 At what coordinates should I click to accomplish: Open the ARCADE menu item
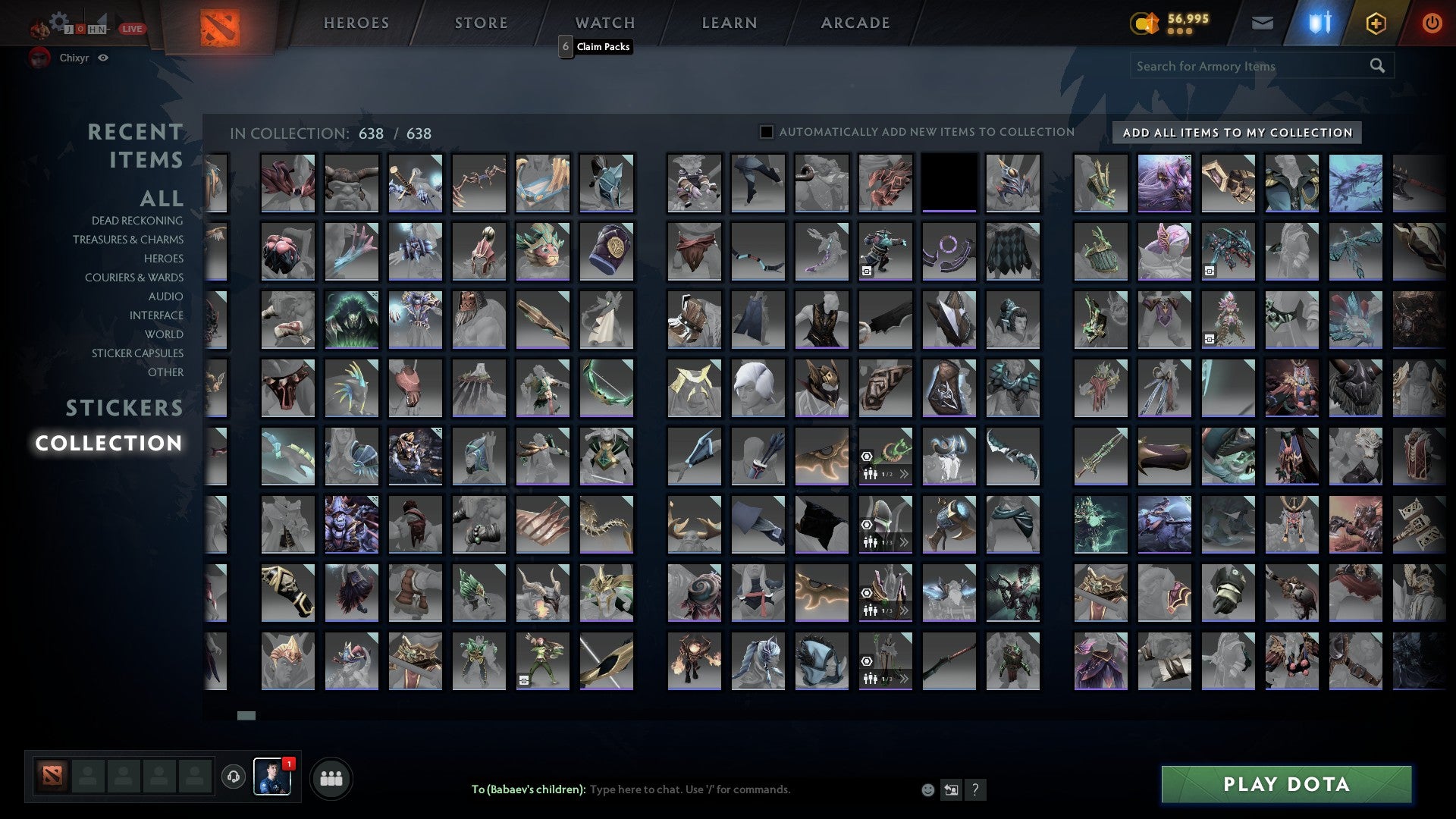855,23
